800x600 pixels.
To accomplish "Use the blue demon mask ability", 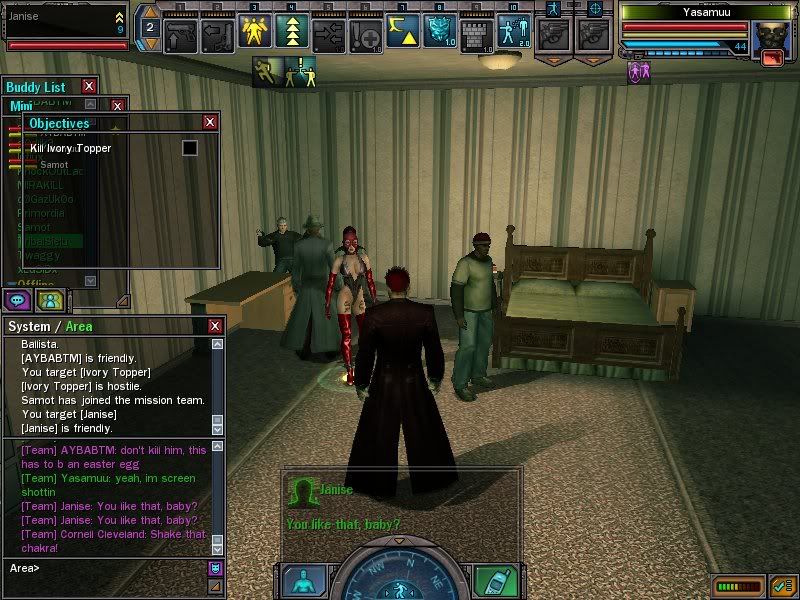I will [440, 32].
